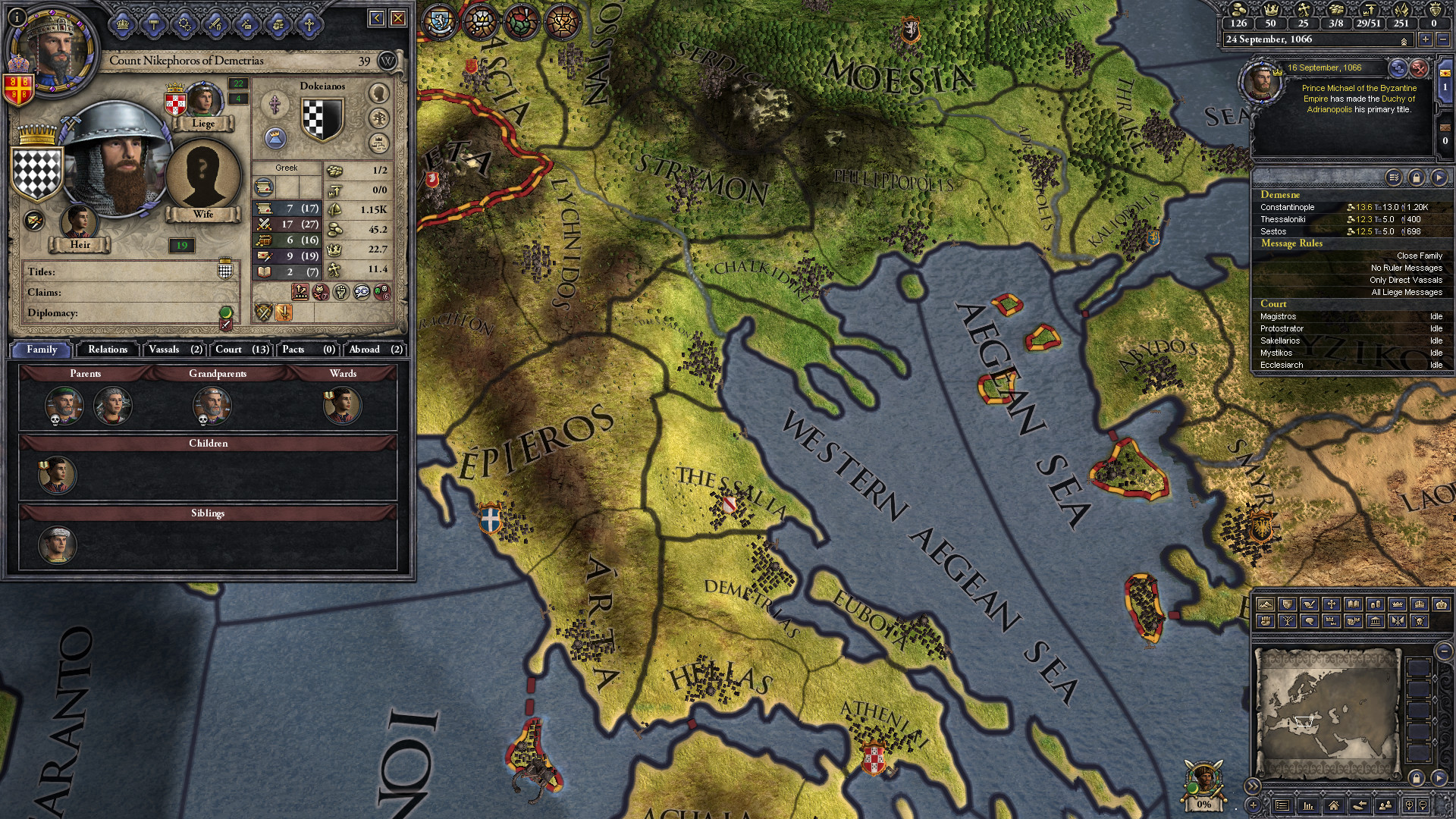Toggle the Close Family message rule
Screen dimensions: 1456x819
point(1419,256)
